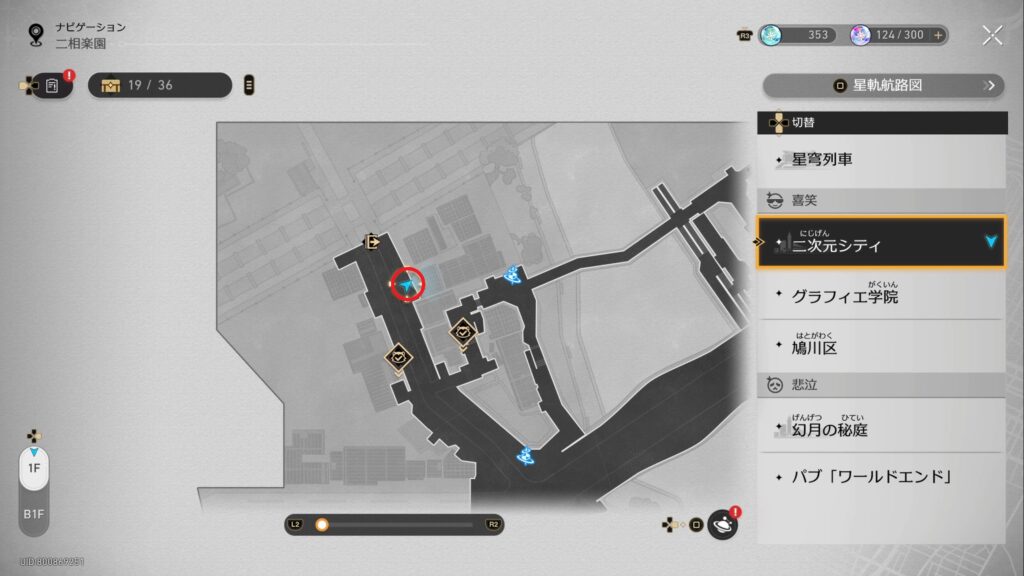The image size is (1024, 576).
Task: Open the treasure chest 19/36 counter
Action: pos(160,85)
